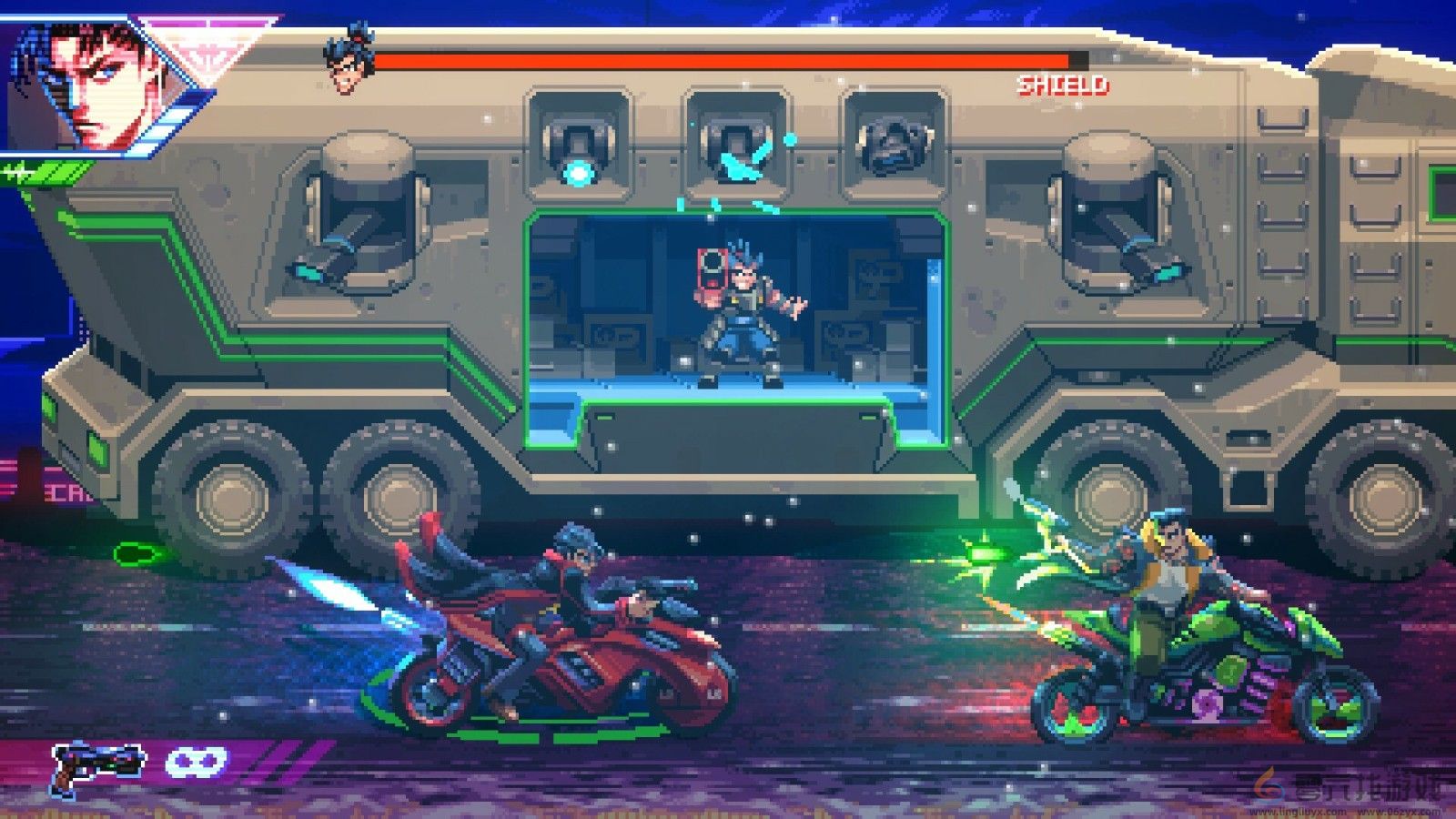Open the www.lingliuyx.com link at bottom right

pos(1297,813)
